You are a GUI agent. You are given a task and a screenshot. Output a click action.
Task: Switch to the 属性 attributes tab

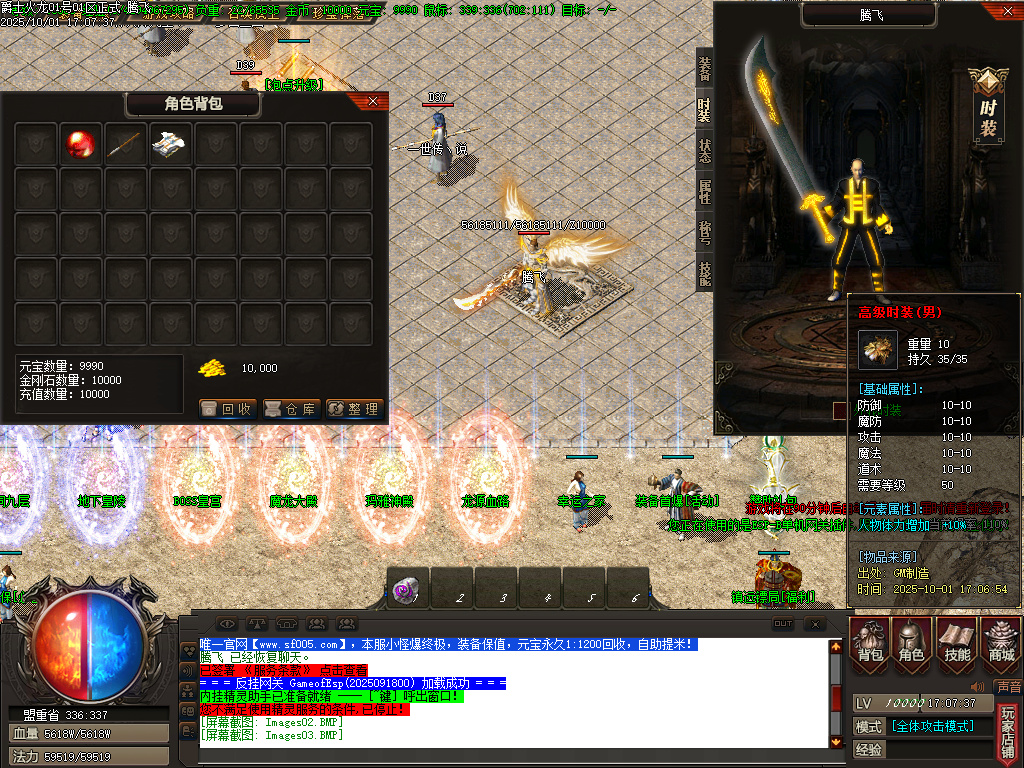coord(705,192)
